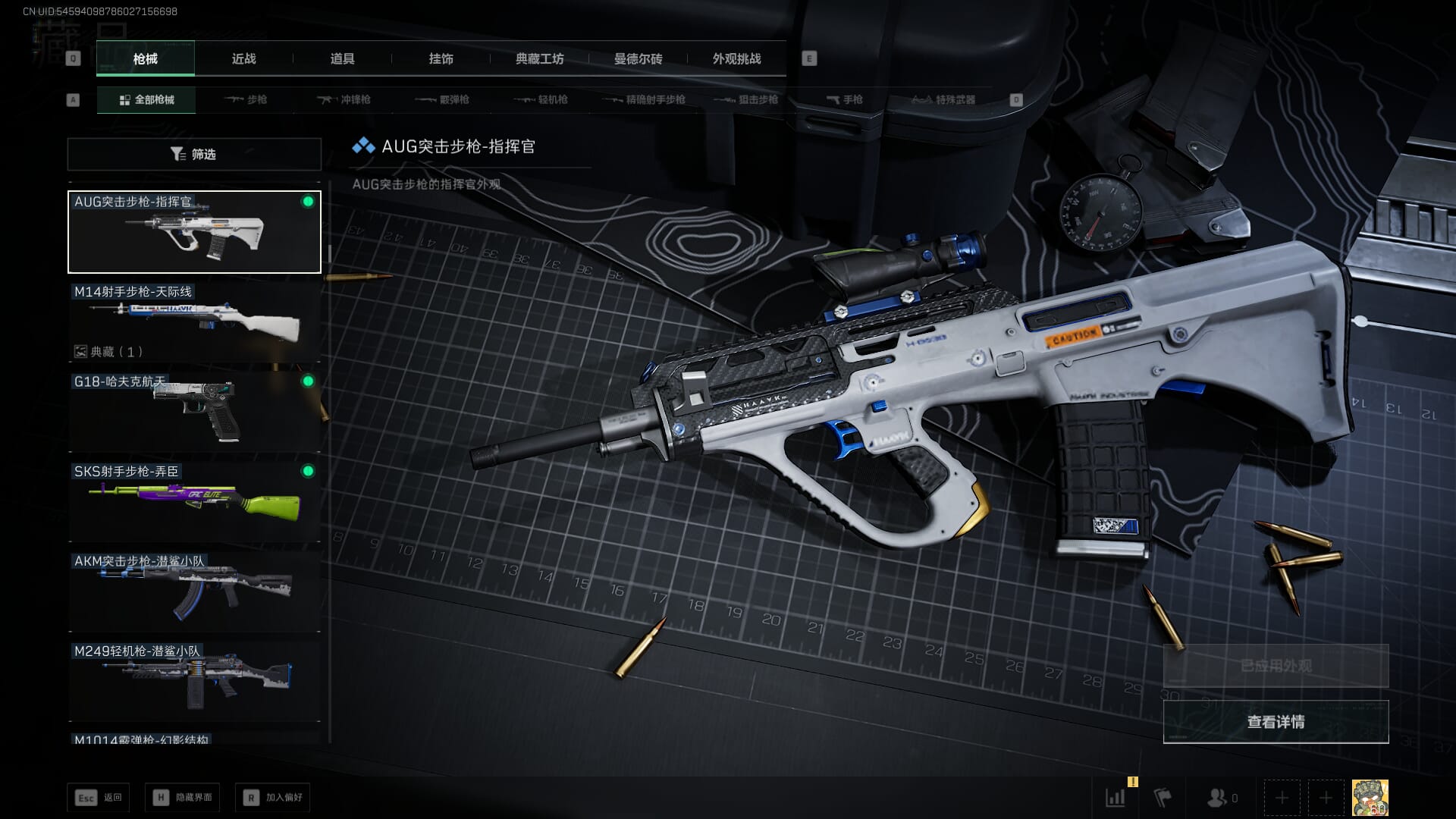1456x819 pixels.
Task: Select the AKM突击步枪-潜鲨小队 skin
Action: (x=194, y=591)
